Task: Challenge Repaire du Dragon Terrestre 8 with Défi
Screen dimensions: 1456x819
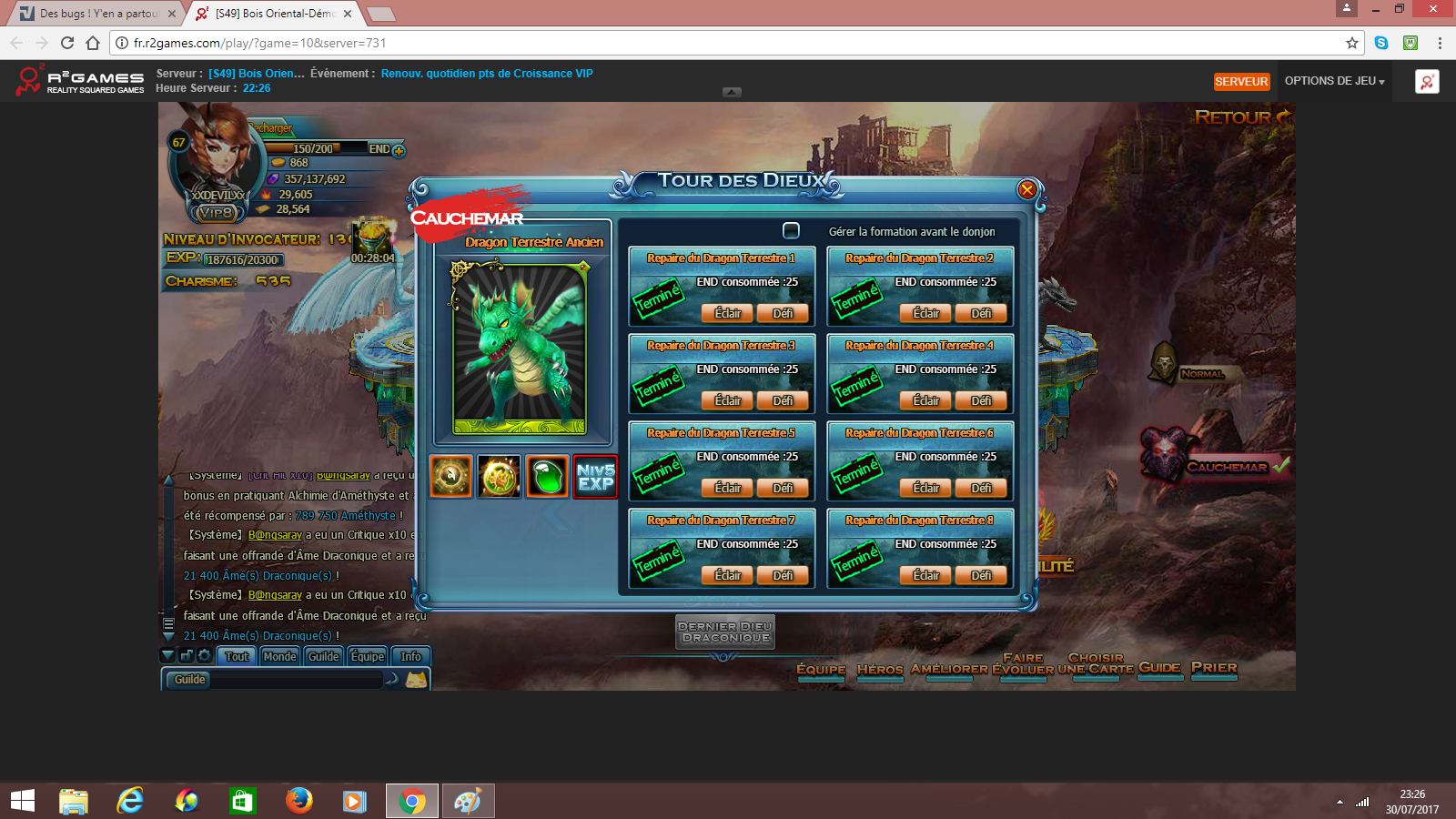Action: click(x=981, y=576)
